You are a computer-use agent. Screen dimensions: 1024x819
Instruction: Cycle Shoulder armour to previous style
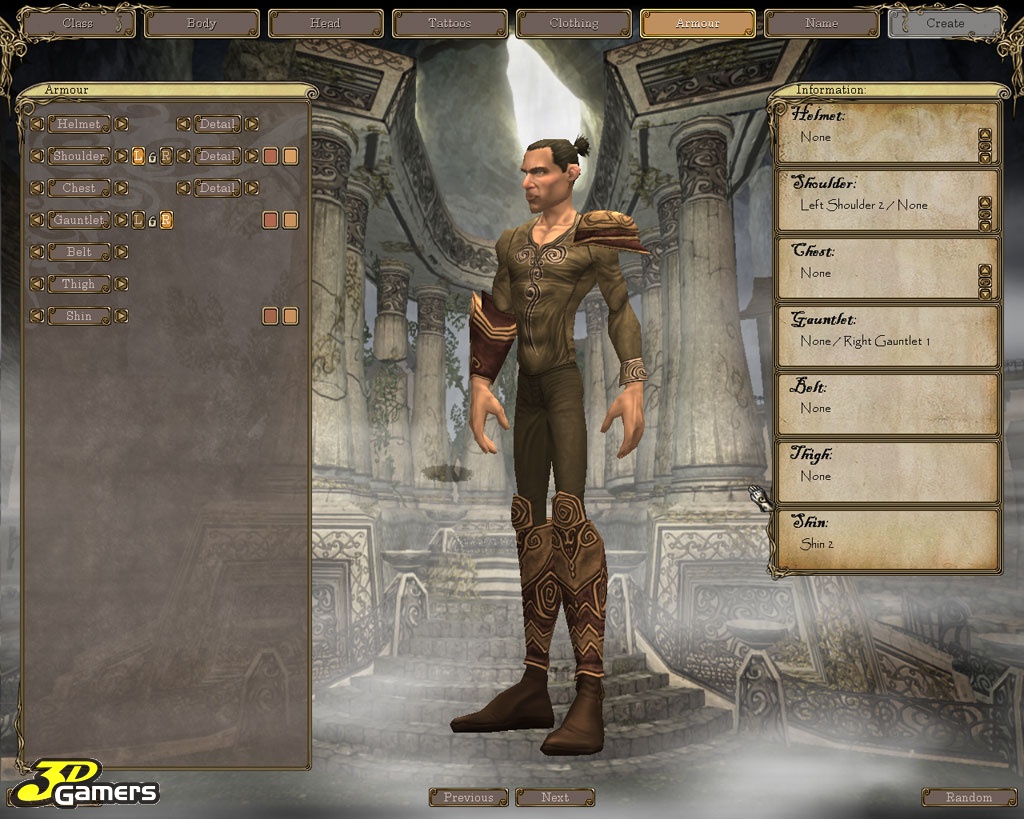[37, 156]
